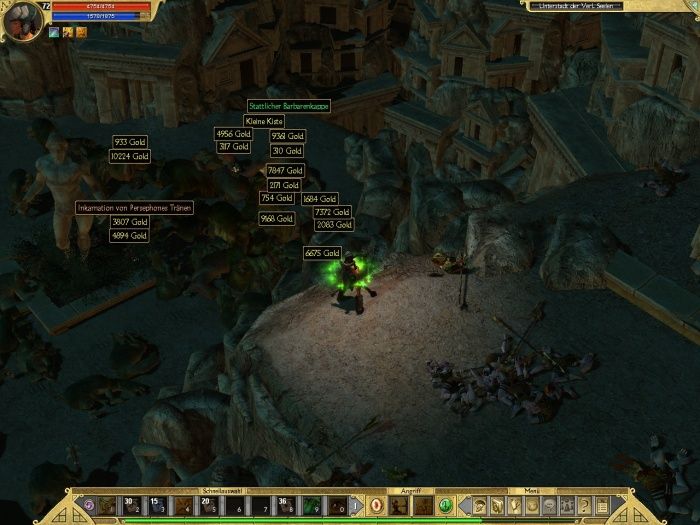This screenshot has width=700, height=525.
Task: Click the blue-tinted buff icon below health bar
Action: (x=55, y=32)
